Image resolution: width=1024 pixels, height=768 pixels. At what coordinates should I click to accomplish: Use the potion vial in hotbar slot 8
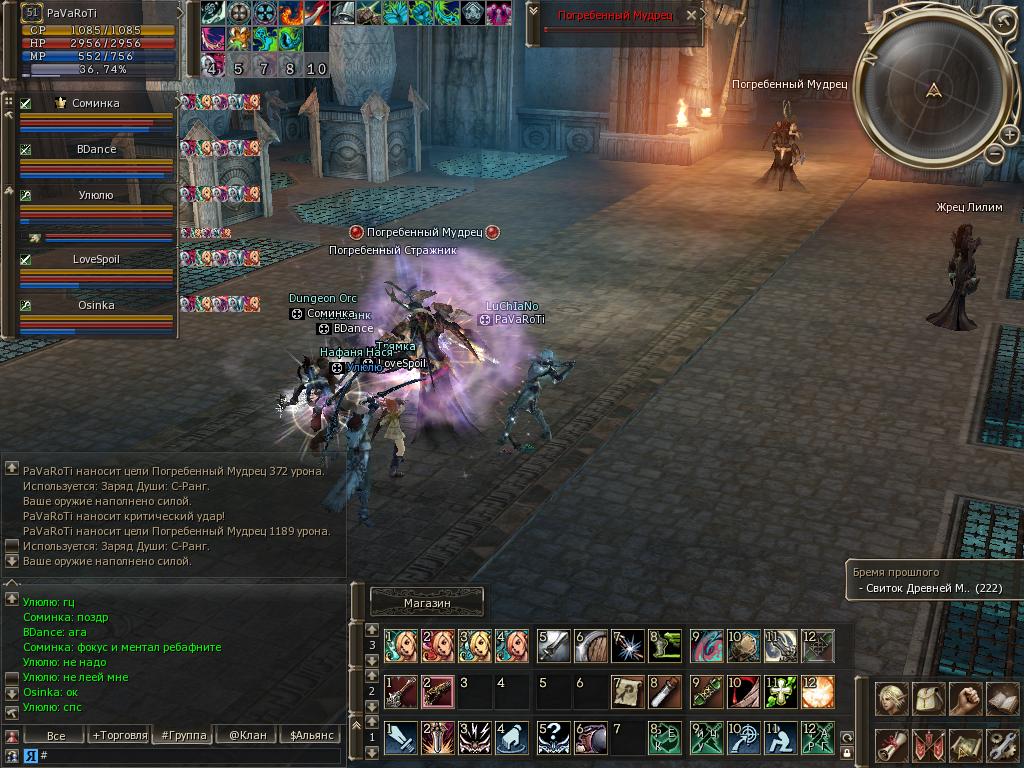(663, 691)
